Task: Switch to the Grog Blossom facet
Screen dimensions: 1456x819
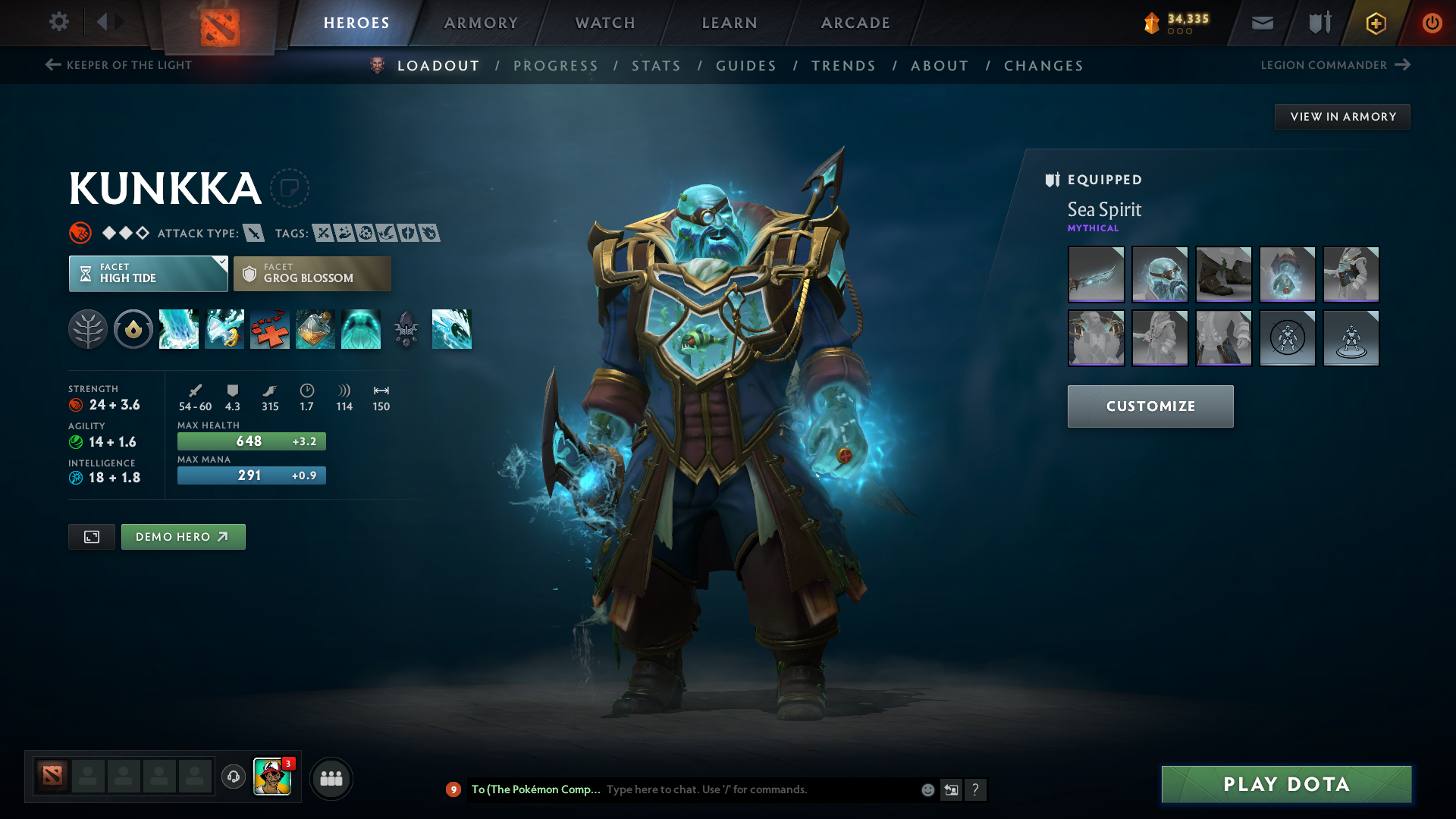Action: [x=312, y=273]
